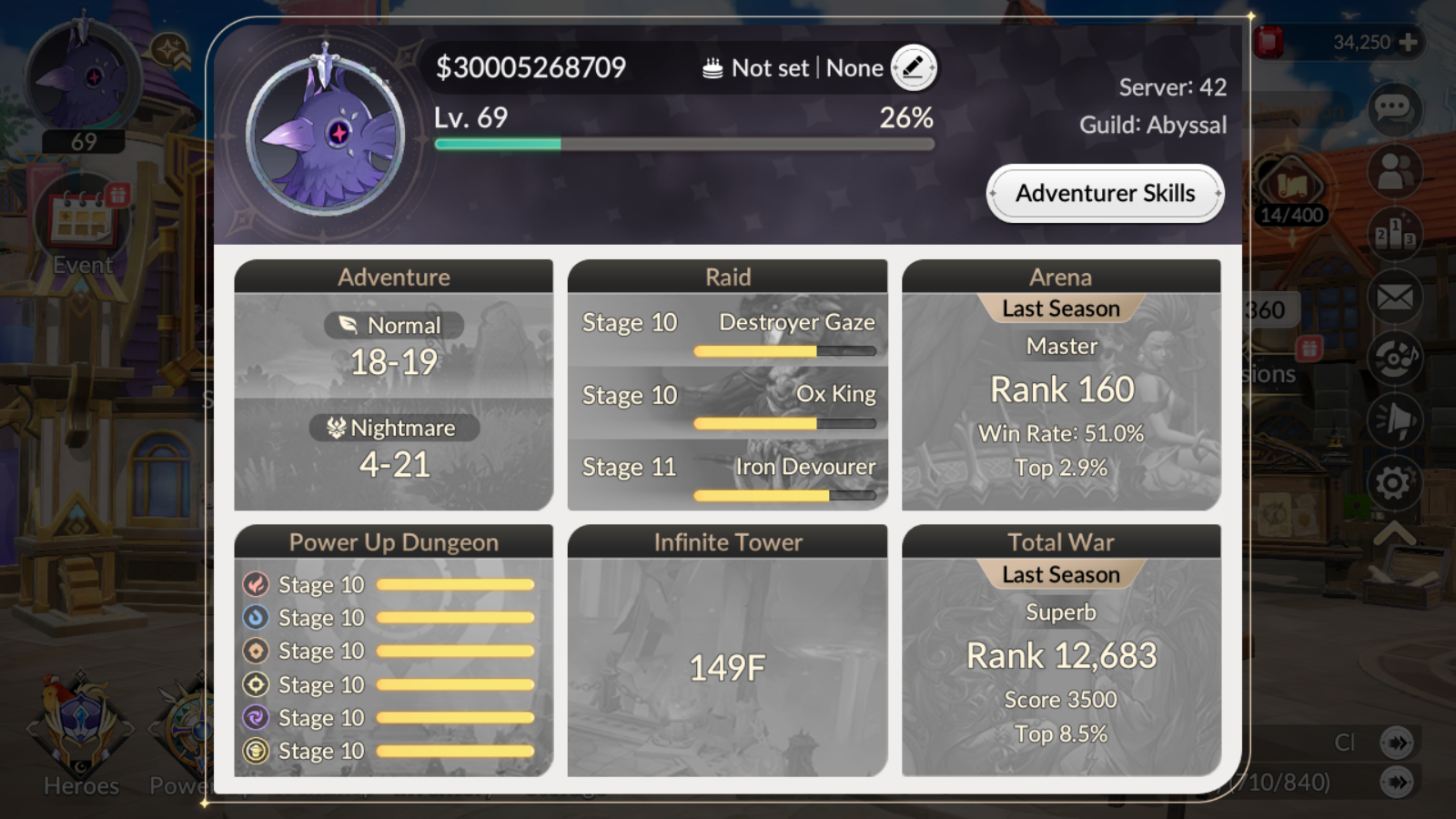Show the rankings podium icon
This screenshot has width=1456, height=819.
1393,234
